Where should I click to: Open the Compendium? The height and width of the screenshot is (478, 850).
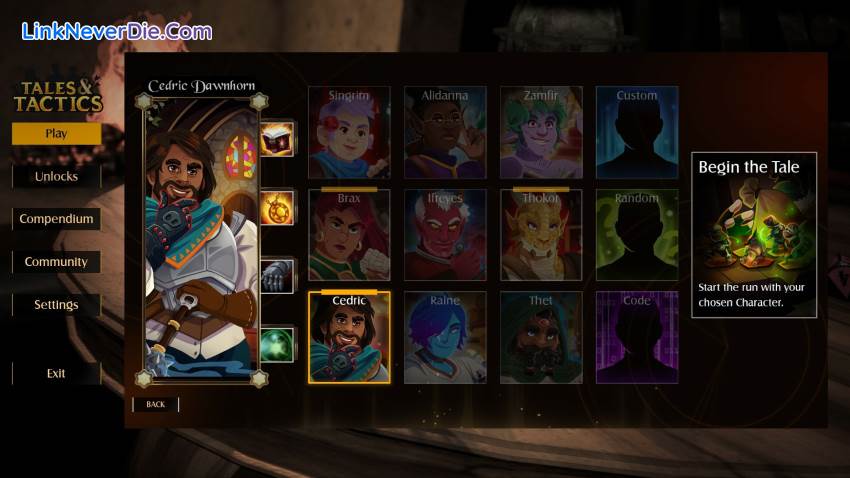[x=56, y=219]
